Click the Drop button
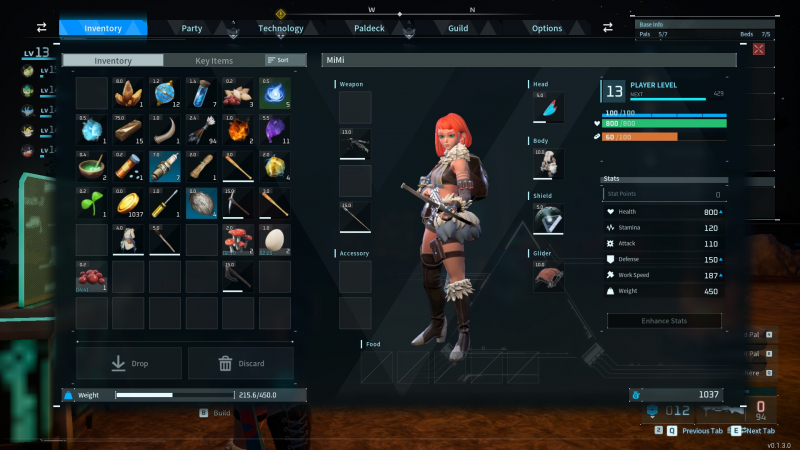800x450 pixels. coord(129,363)
